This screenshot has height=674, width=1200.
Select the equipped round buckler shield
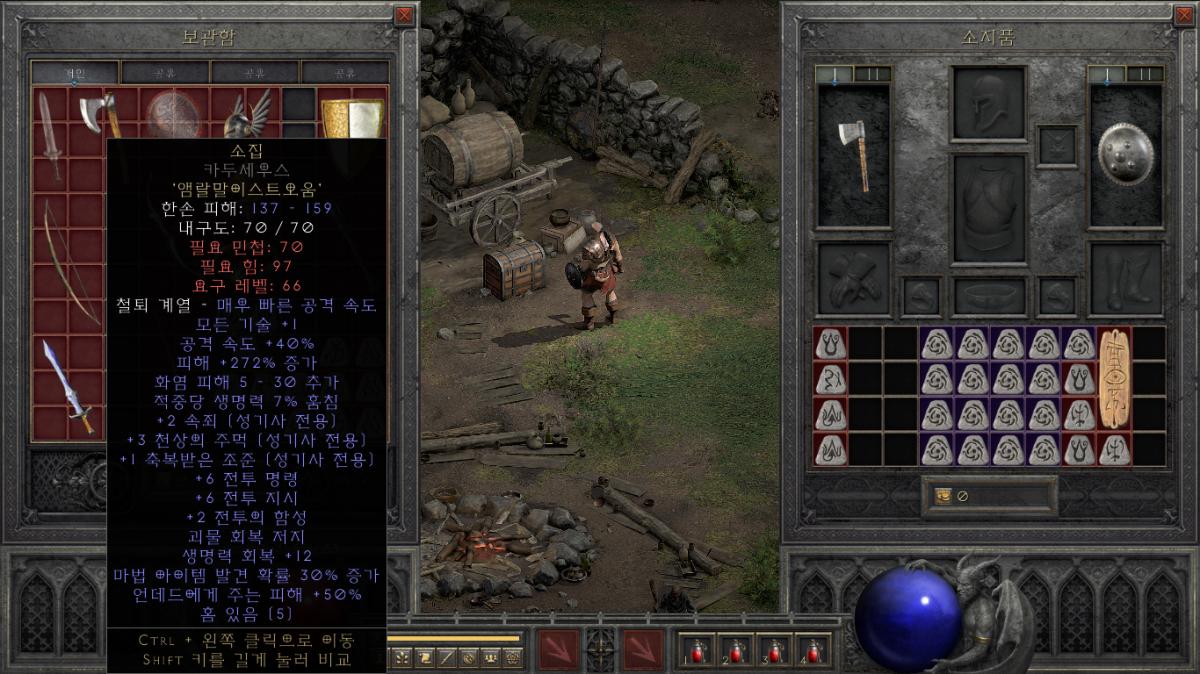(x=1125, y=155)
